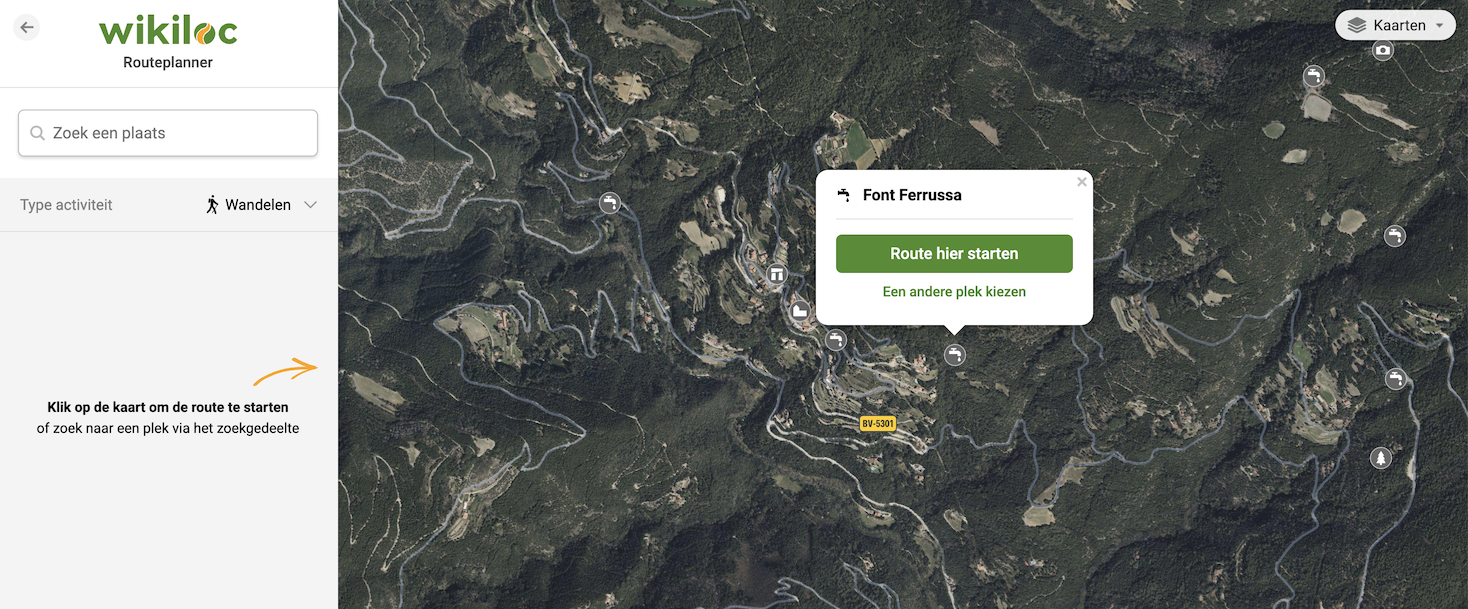1468x609 pixels.
Task: Select the camera photo map marker
Action: [1383, 50]
